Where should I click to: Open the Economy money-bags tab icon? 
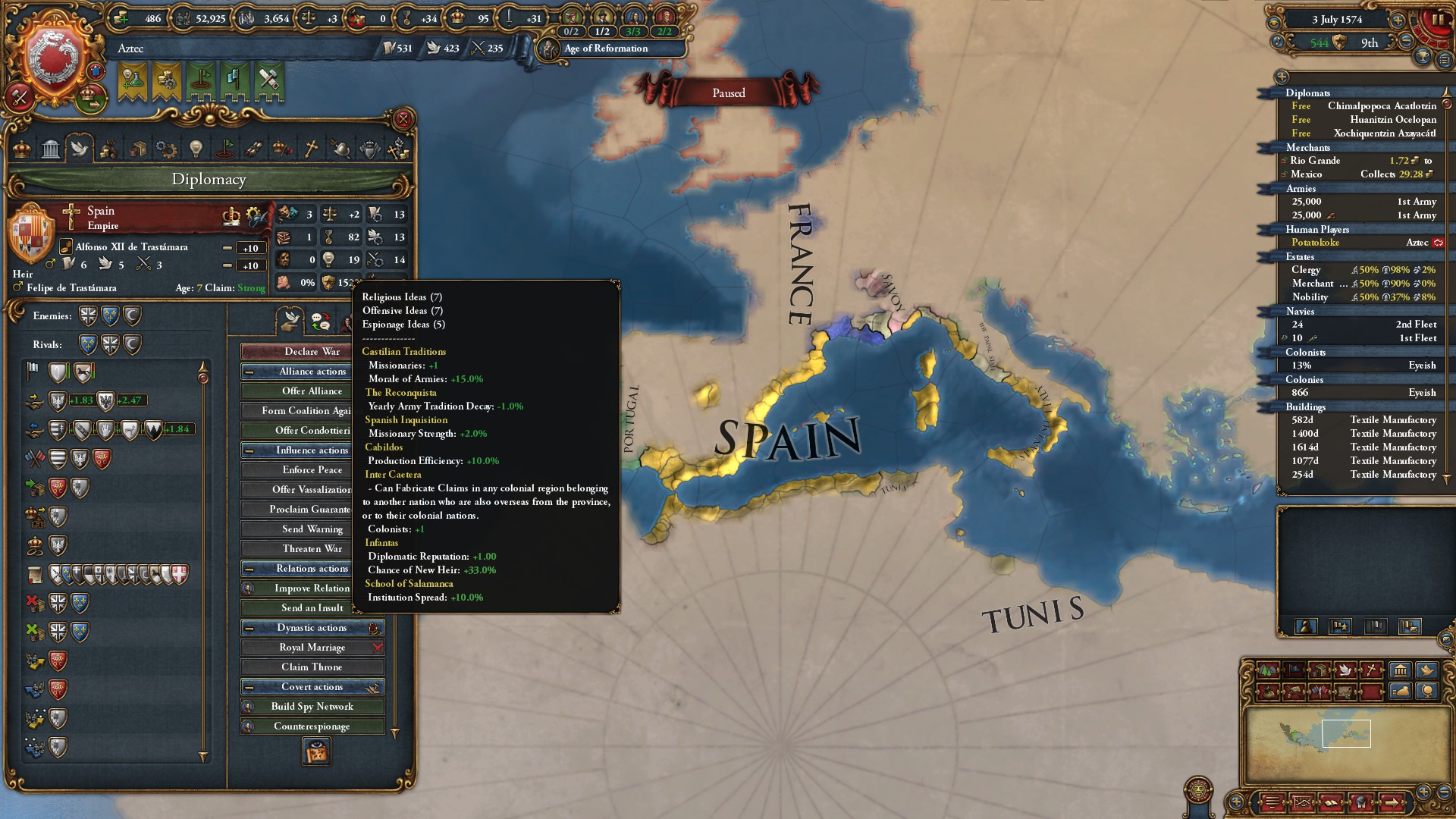[108, 149]
